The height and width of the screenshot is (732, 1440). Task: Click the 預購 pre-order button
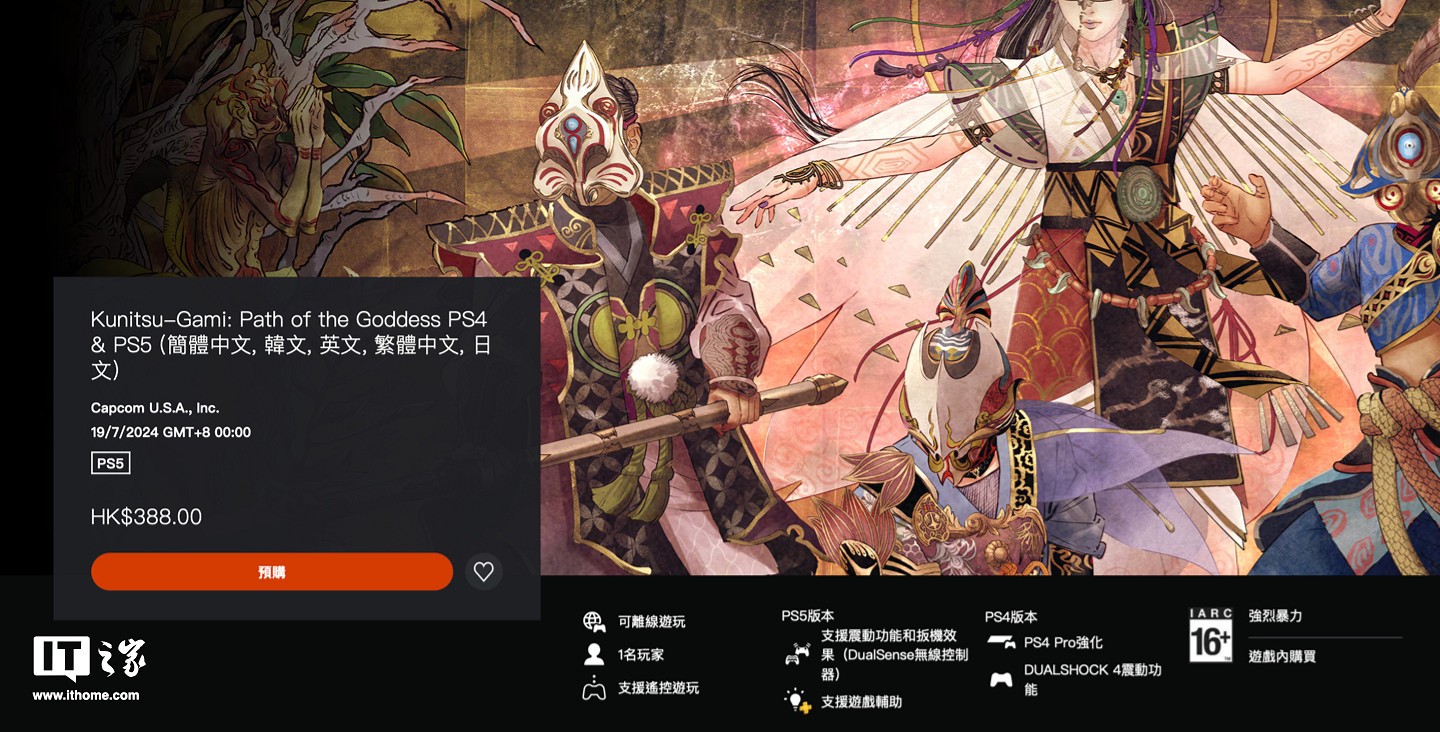point(271,571)
